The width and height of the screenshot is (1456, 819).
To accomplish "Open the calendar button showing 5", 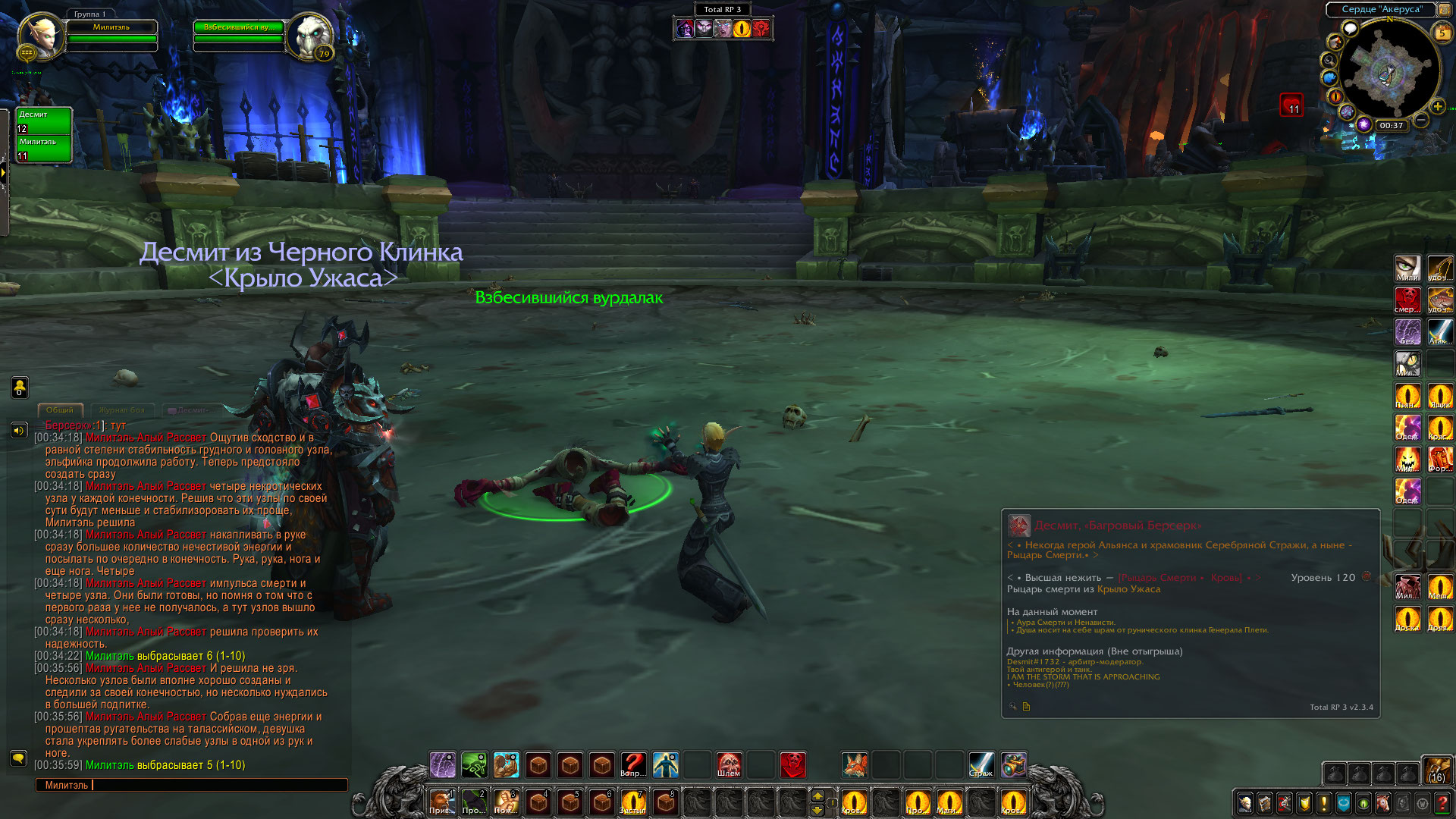I will [x=1442, y=33].
